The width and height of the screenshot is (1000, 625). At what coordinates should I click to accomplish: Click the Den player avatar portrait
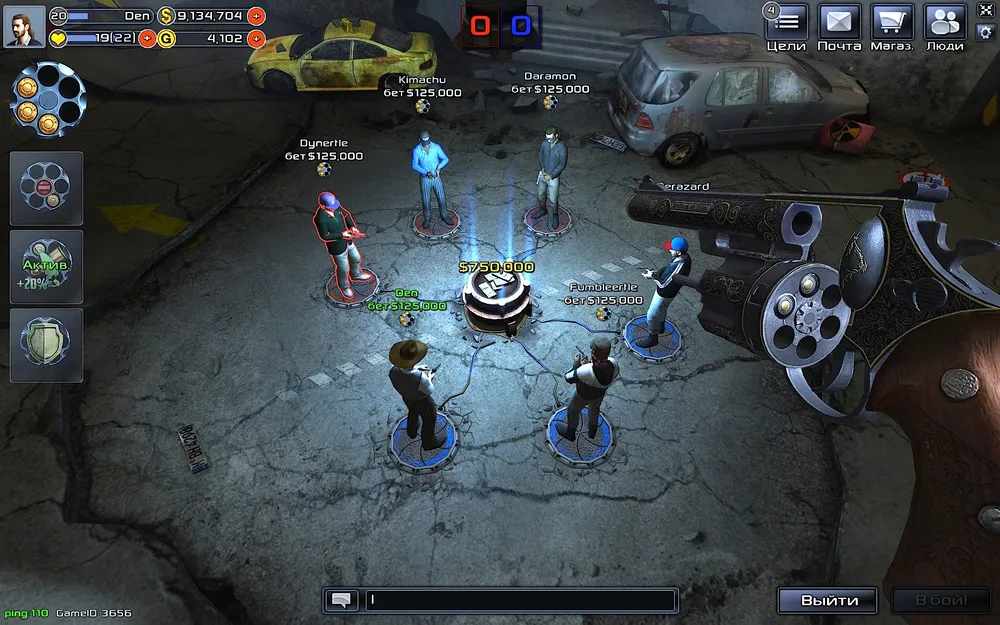(x=23, y=27)
